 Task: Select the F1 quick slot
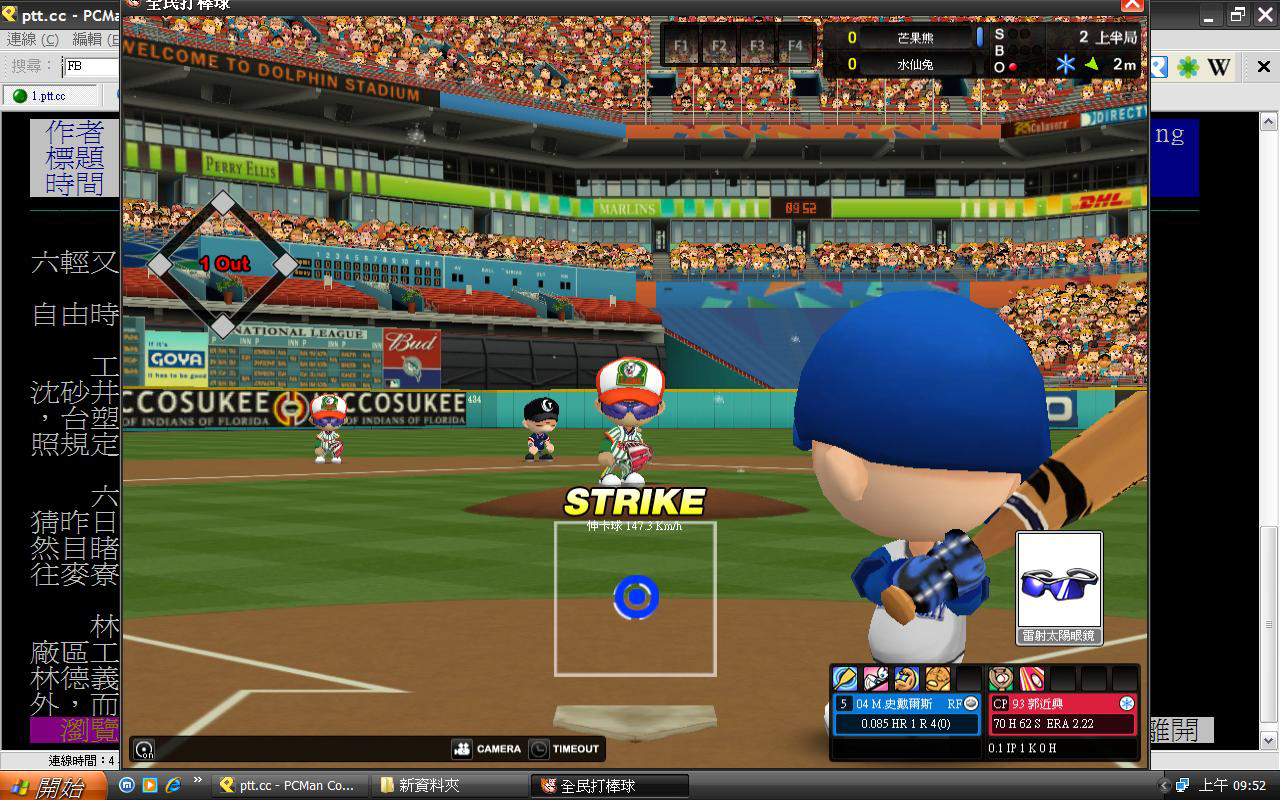click(x=681, y=45)
